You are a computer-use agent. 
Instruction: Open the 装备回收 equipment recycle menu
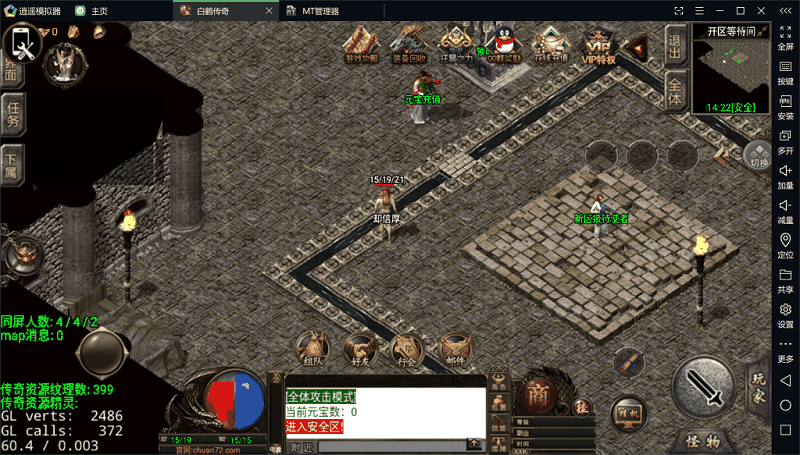(x=409, y=43)
